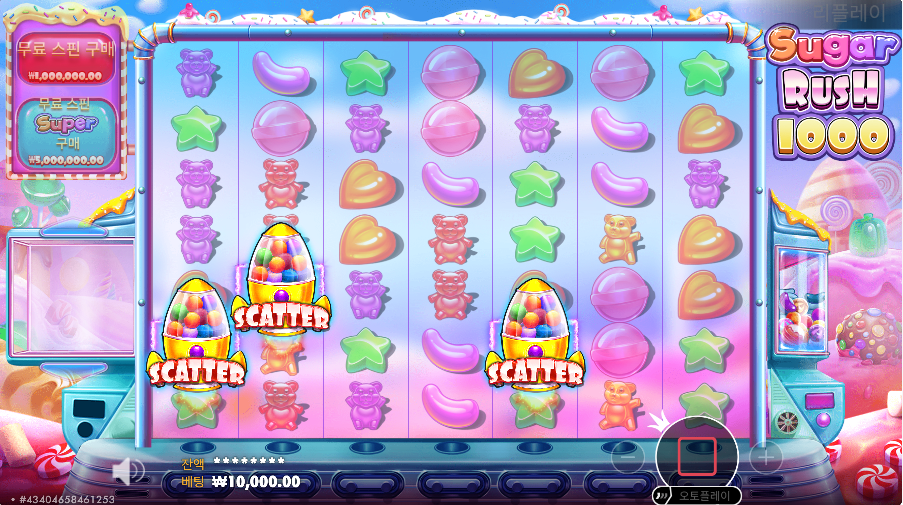Image resolution: width=903 pixels, height=505 pixels.
Task: Decrease the bet with the minus button
Action: click(627, 458)
